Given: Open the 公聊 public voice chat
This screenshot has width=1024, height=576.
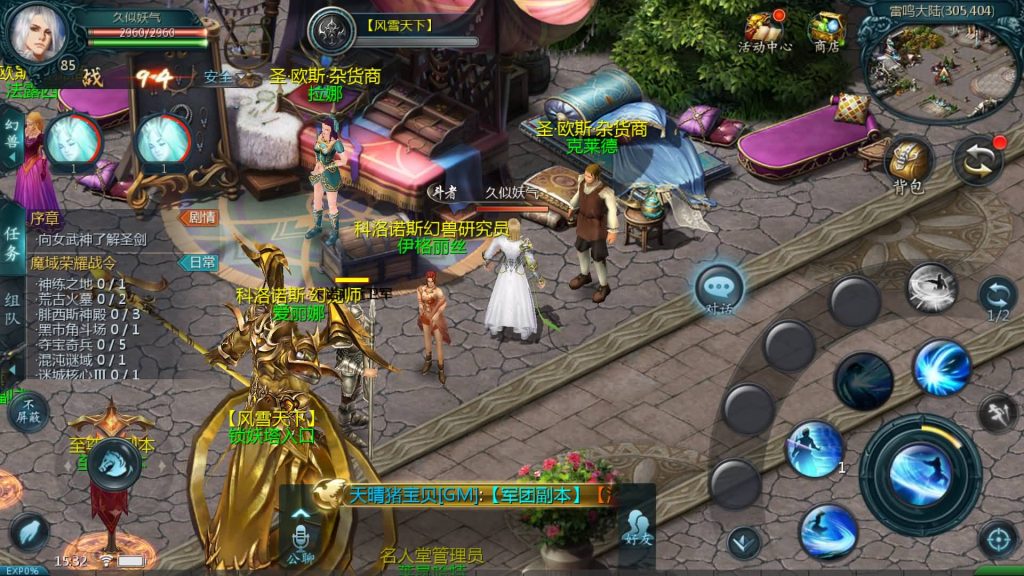Looking at the screenshot, I should 300,538.
